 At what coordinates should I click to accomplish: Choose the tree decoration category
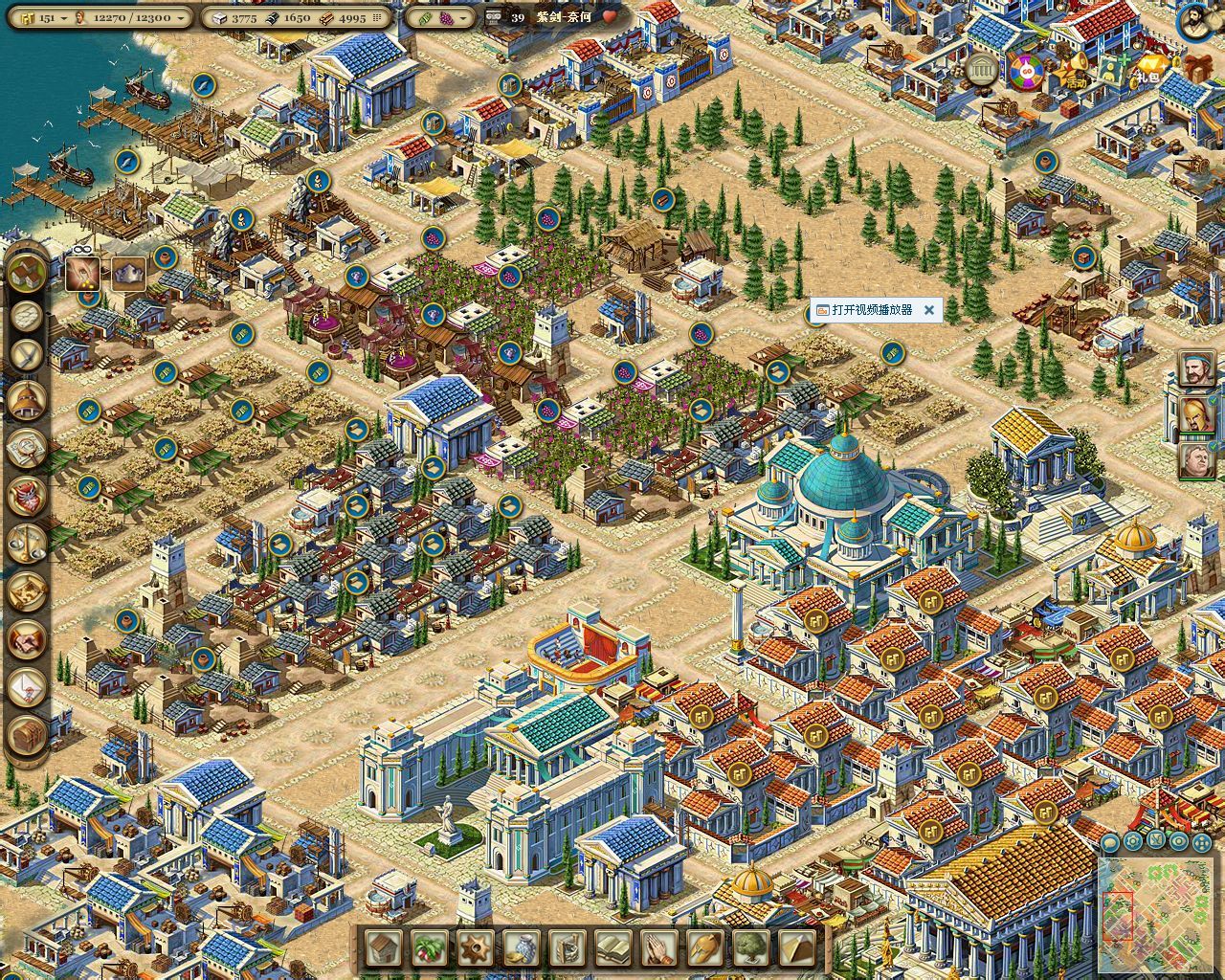751,947
